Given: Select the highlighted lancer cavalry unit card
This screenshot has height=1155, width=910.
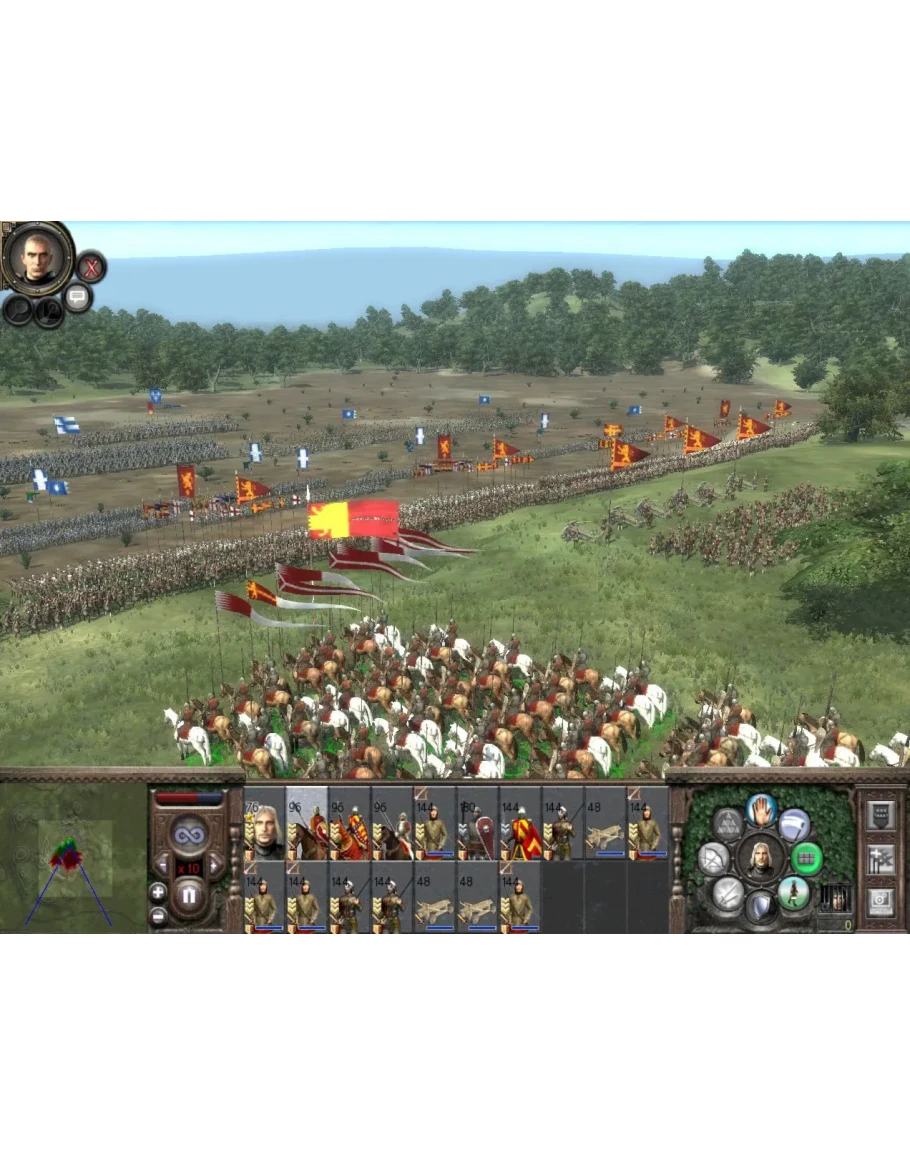Looking at the screenshot, I should pyautogui.click(x=307, y=825).
